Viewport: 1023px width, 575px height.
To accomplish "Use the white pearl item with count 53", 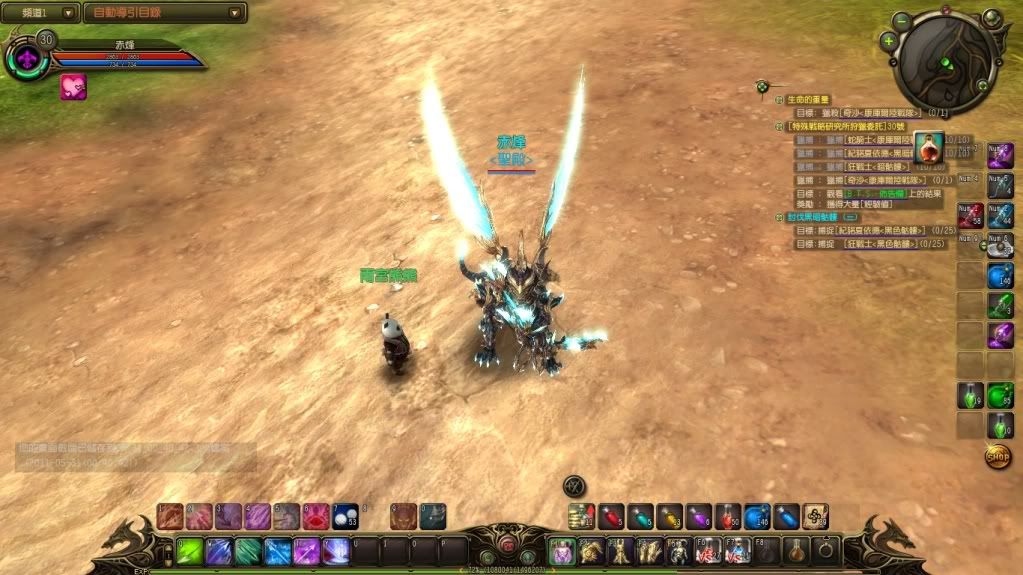I will coord(345,515).
